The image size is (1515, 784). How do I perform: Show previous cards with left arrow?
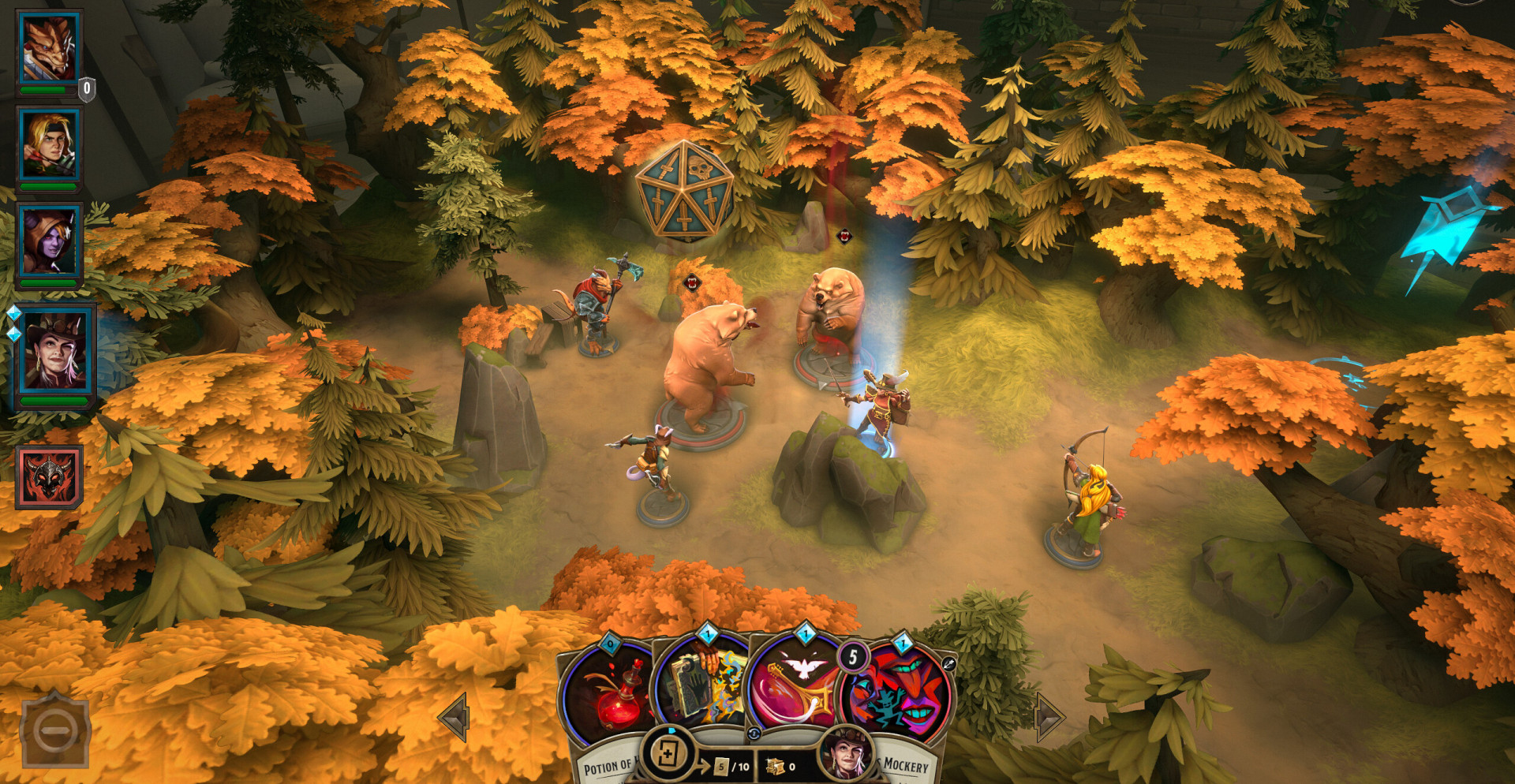(455, 717)
